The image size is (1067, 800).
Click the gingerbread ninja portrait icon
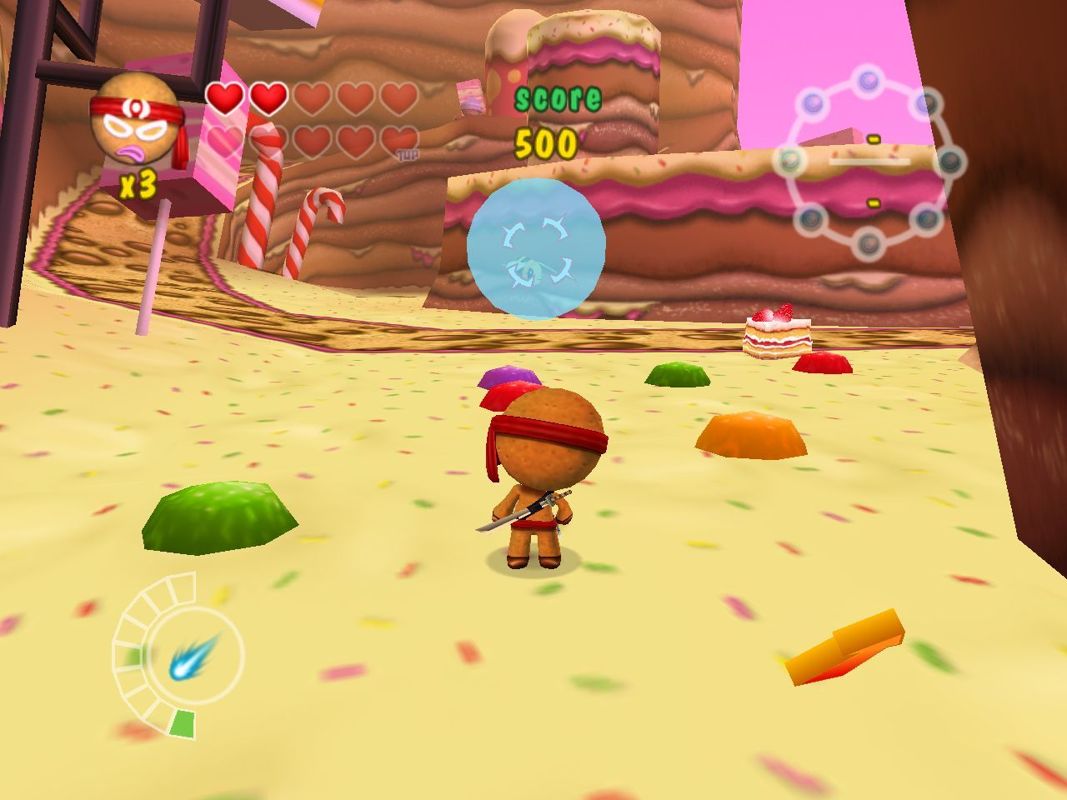pos(137,121)
